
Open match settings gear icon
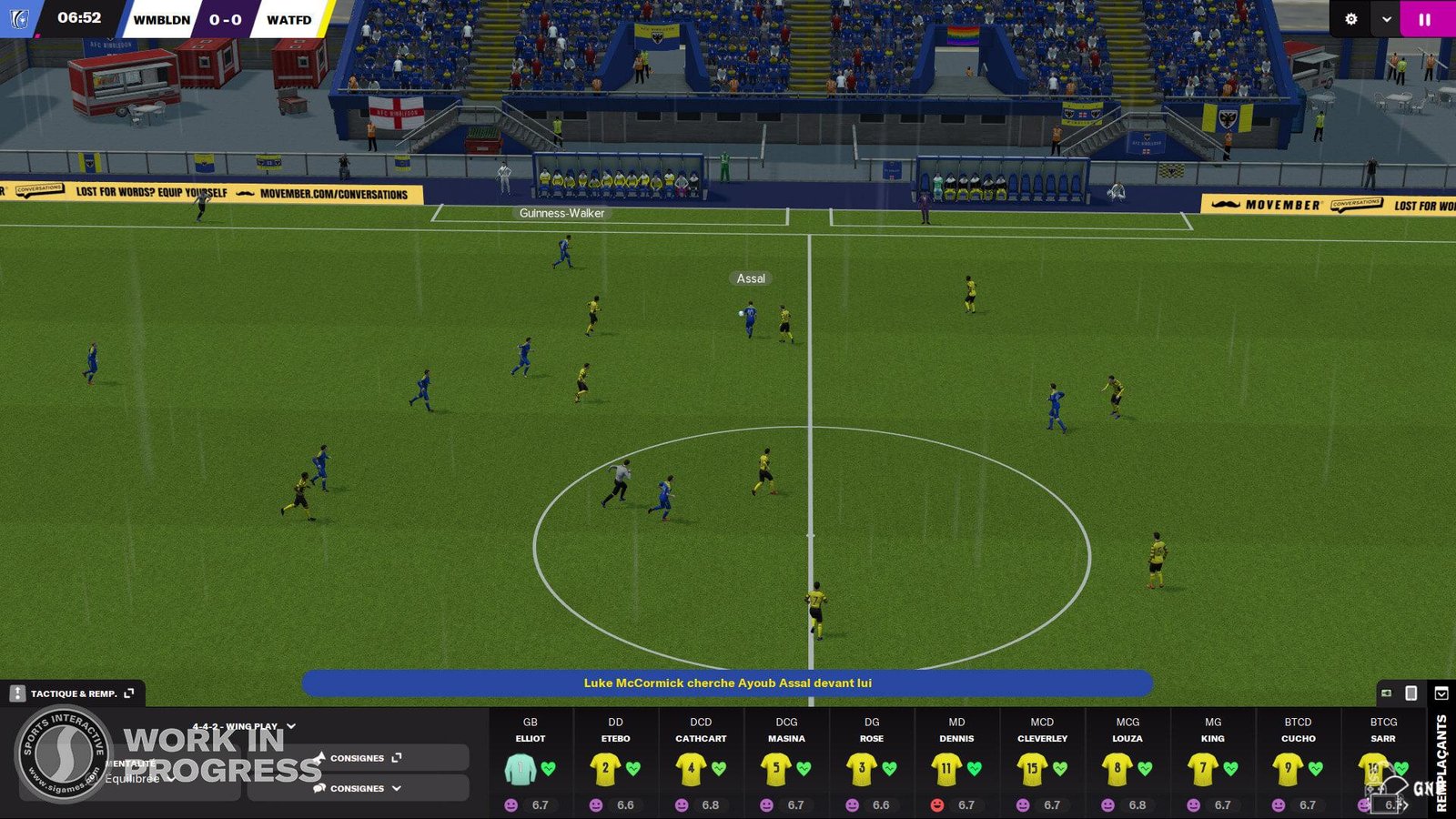[1351, 19]
